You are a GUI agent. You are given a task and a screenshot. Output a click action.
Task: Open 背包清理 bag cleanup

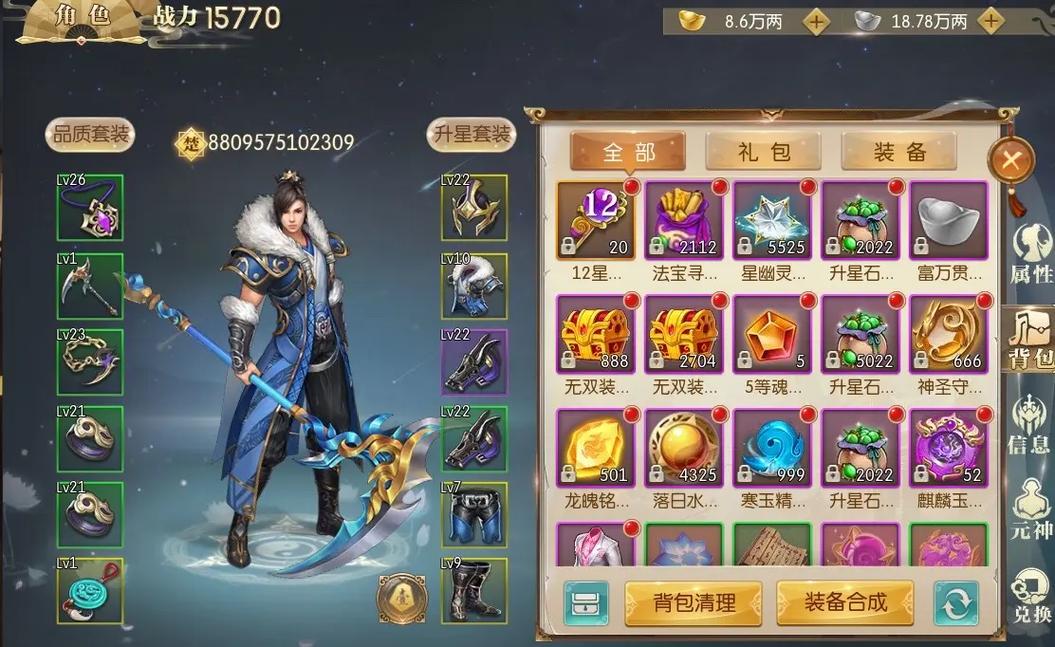tap(693, 603)
